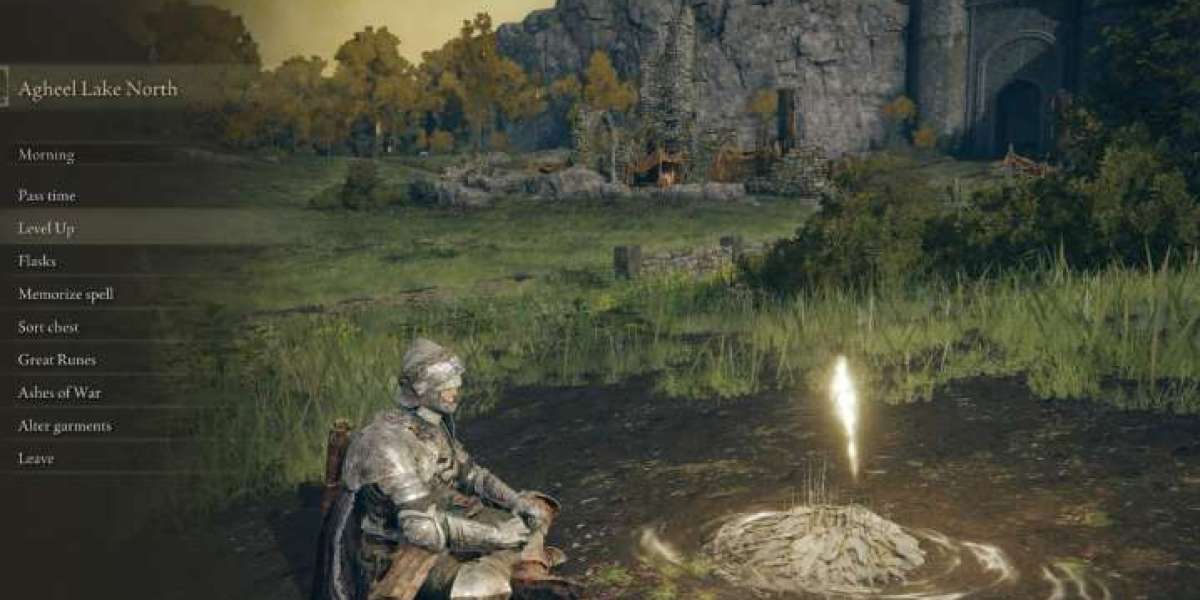Select Pass time from the grace menu

[x=47, y=196]
